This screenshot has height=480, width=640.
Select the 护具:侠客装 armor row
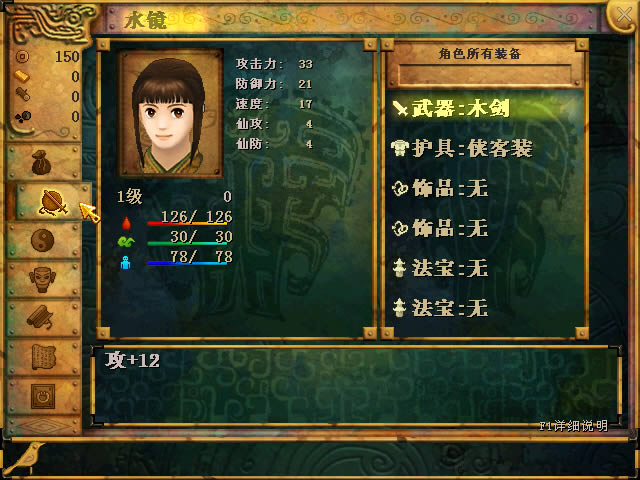(461, 149)
